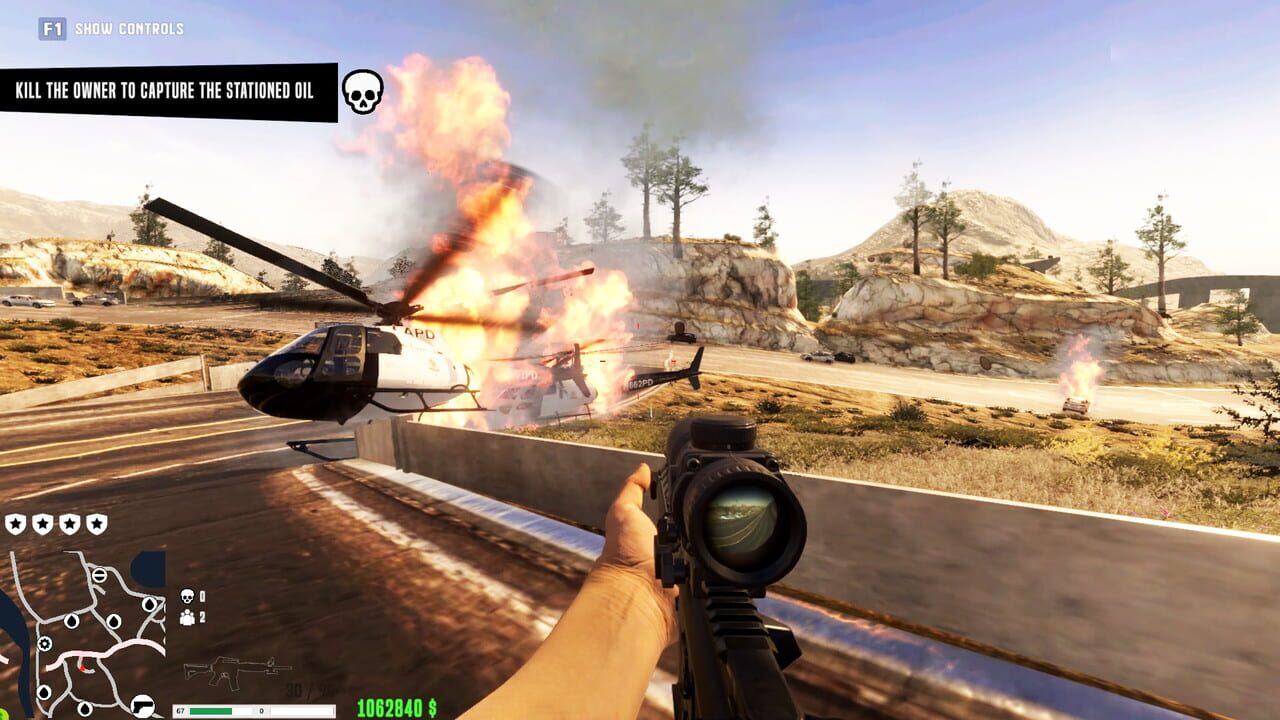Select the first wanted-level star badge
The height and width of the screenshot is (720, 1280).
14,523
